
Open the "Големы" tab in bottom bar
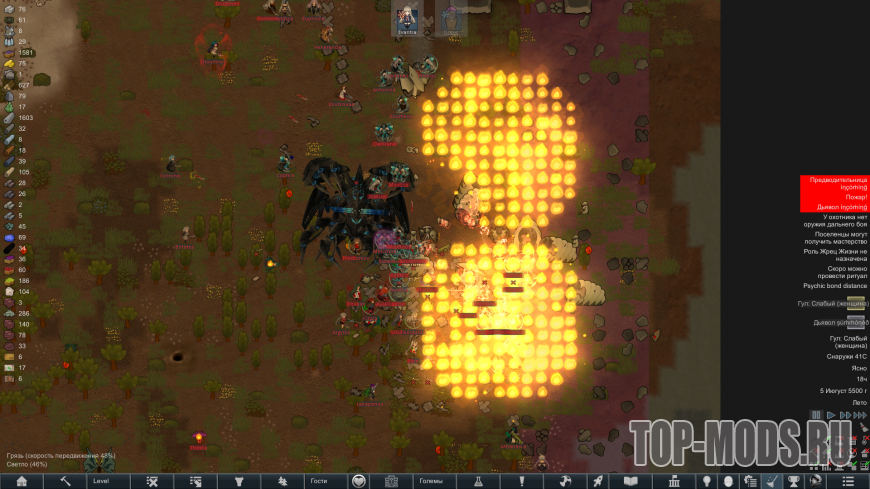[431, 481]
